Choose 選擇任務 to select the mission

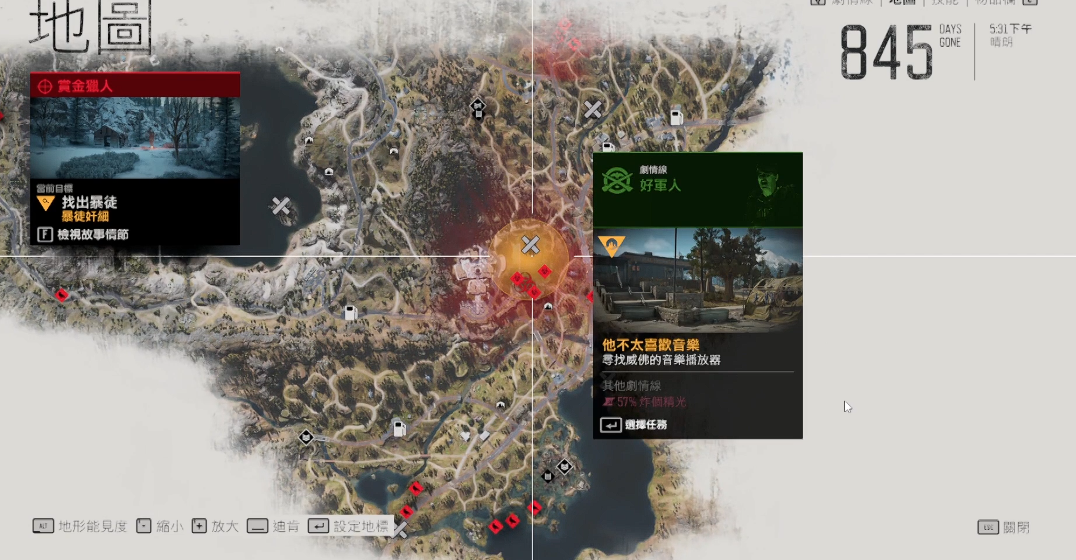tap(634, 425)
